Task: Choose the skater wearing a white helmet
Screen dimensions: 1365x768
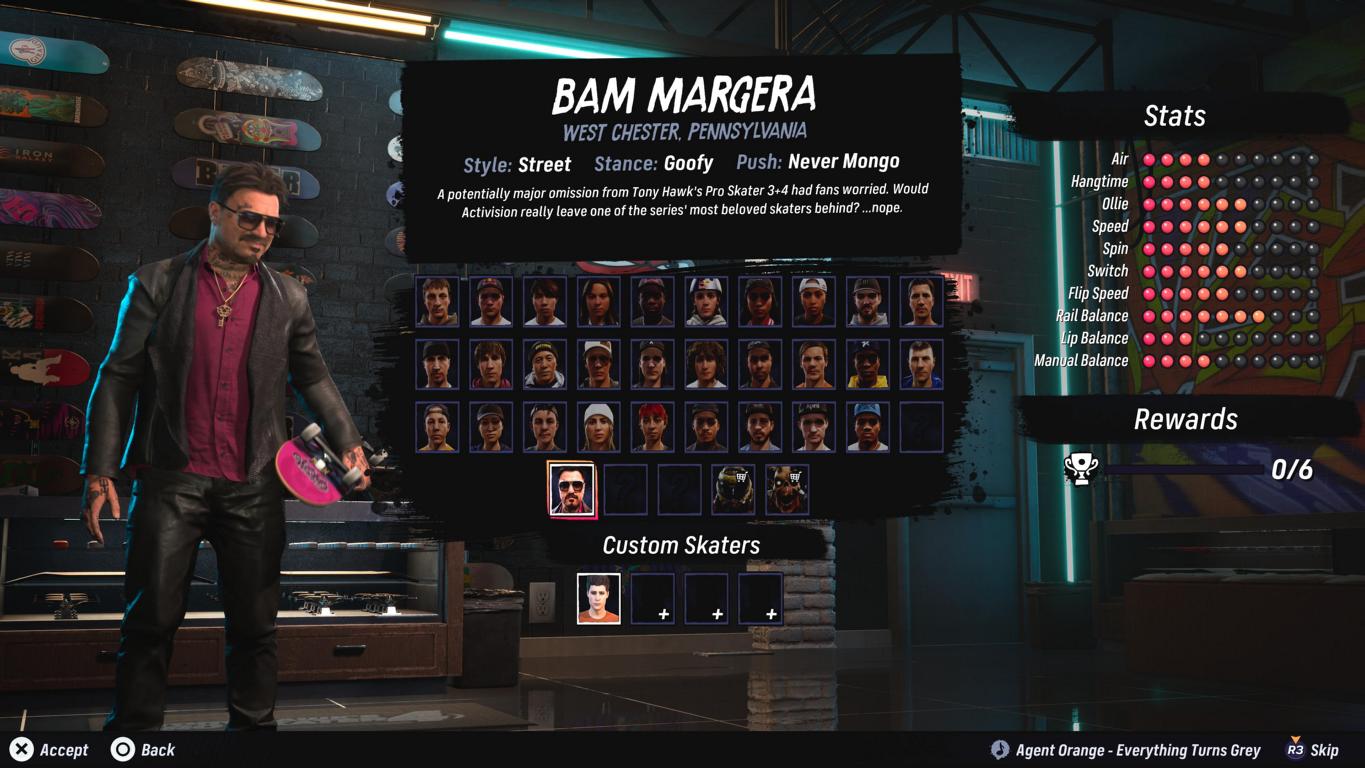Action: point(706,302)
